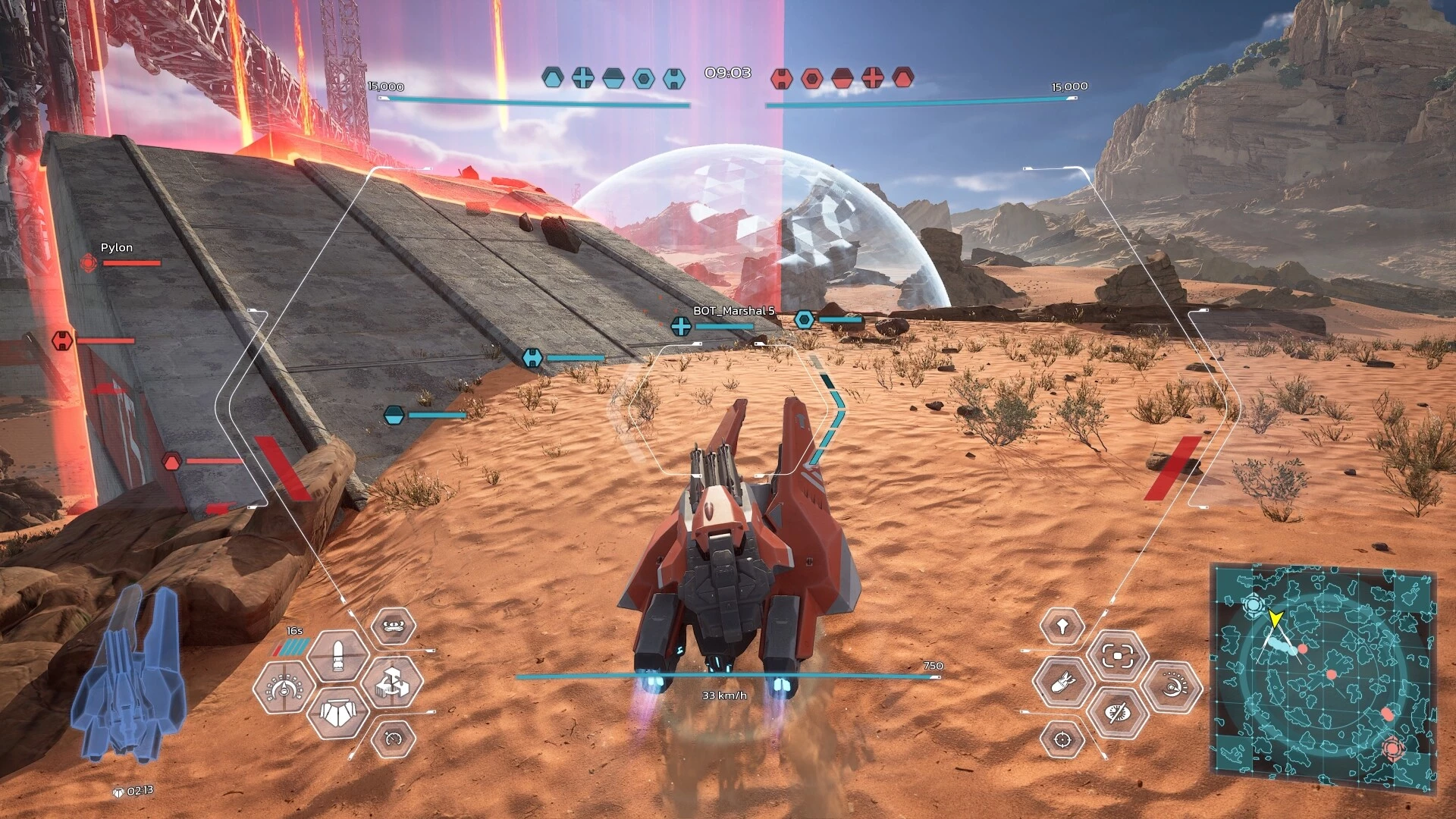The height and width of the screenshot is (819, 1456).
Task: Activate the crescent scanner sweep ability
Action: click(1172, 686)
